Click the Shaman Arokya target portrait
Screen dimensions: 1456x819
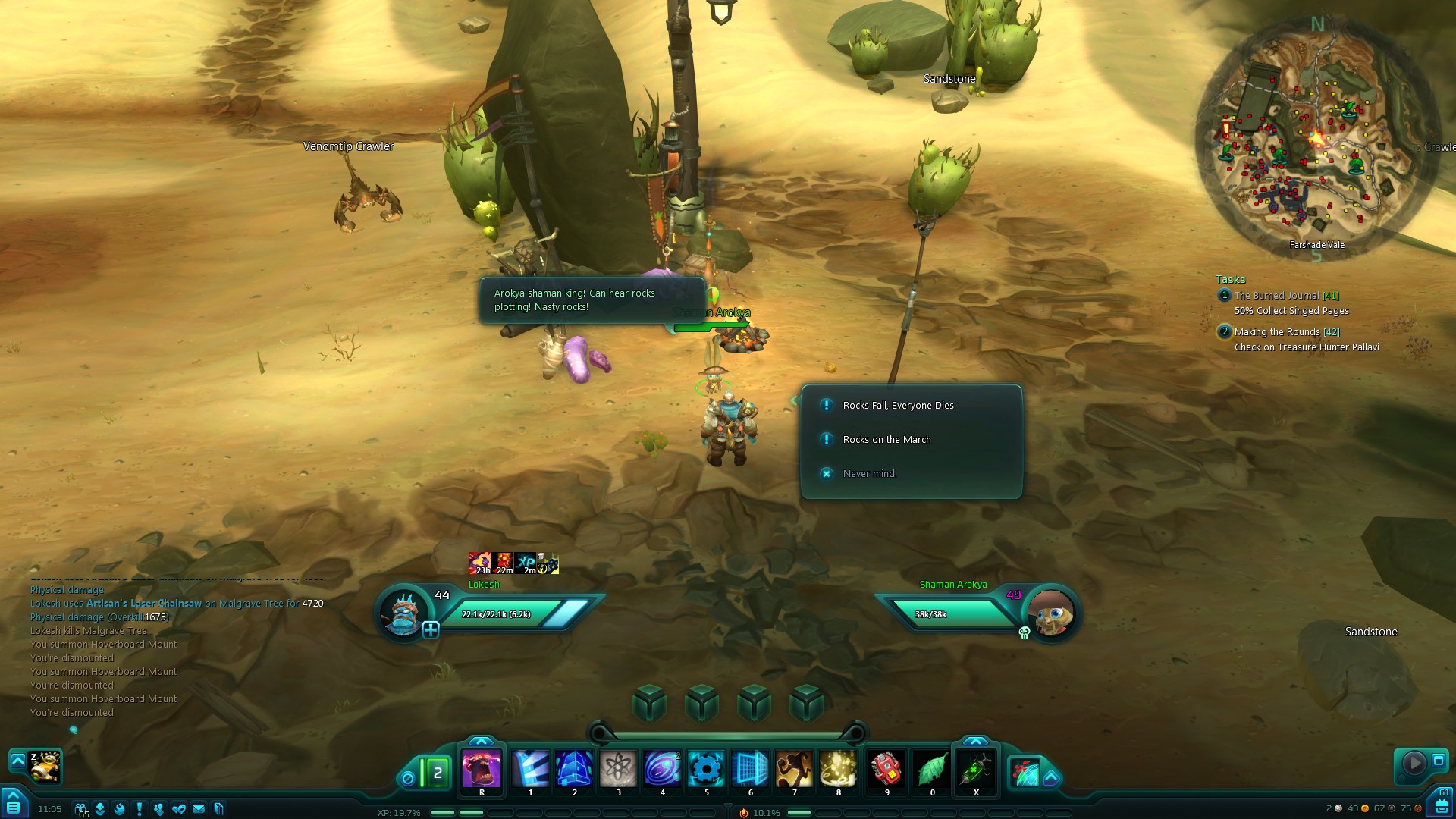coord(1051,613)
